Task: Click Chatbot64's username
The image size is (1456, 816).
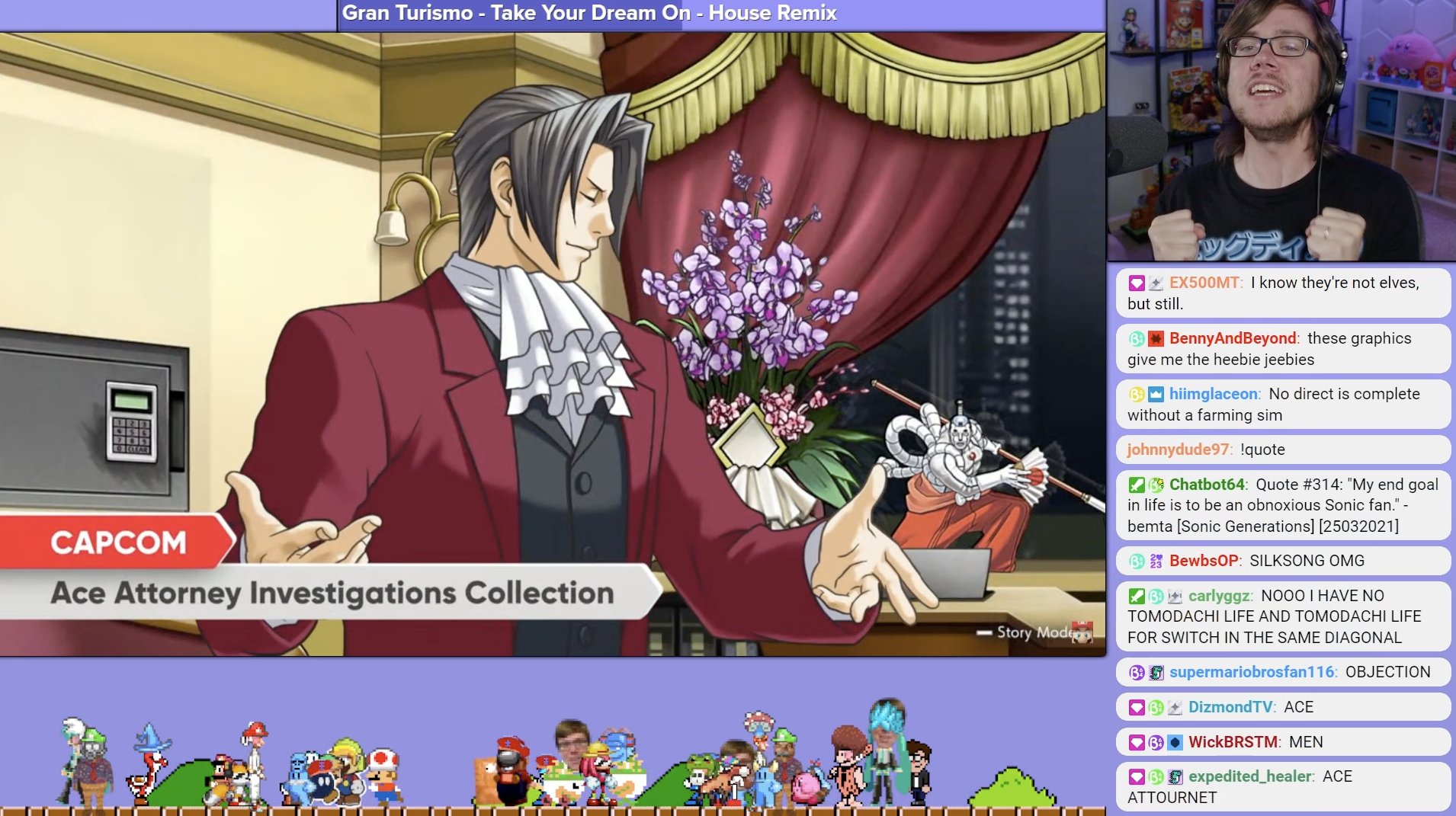Action: coord(1207,484)
